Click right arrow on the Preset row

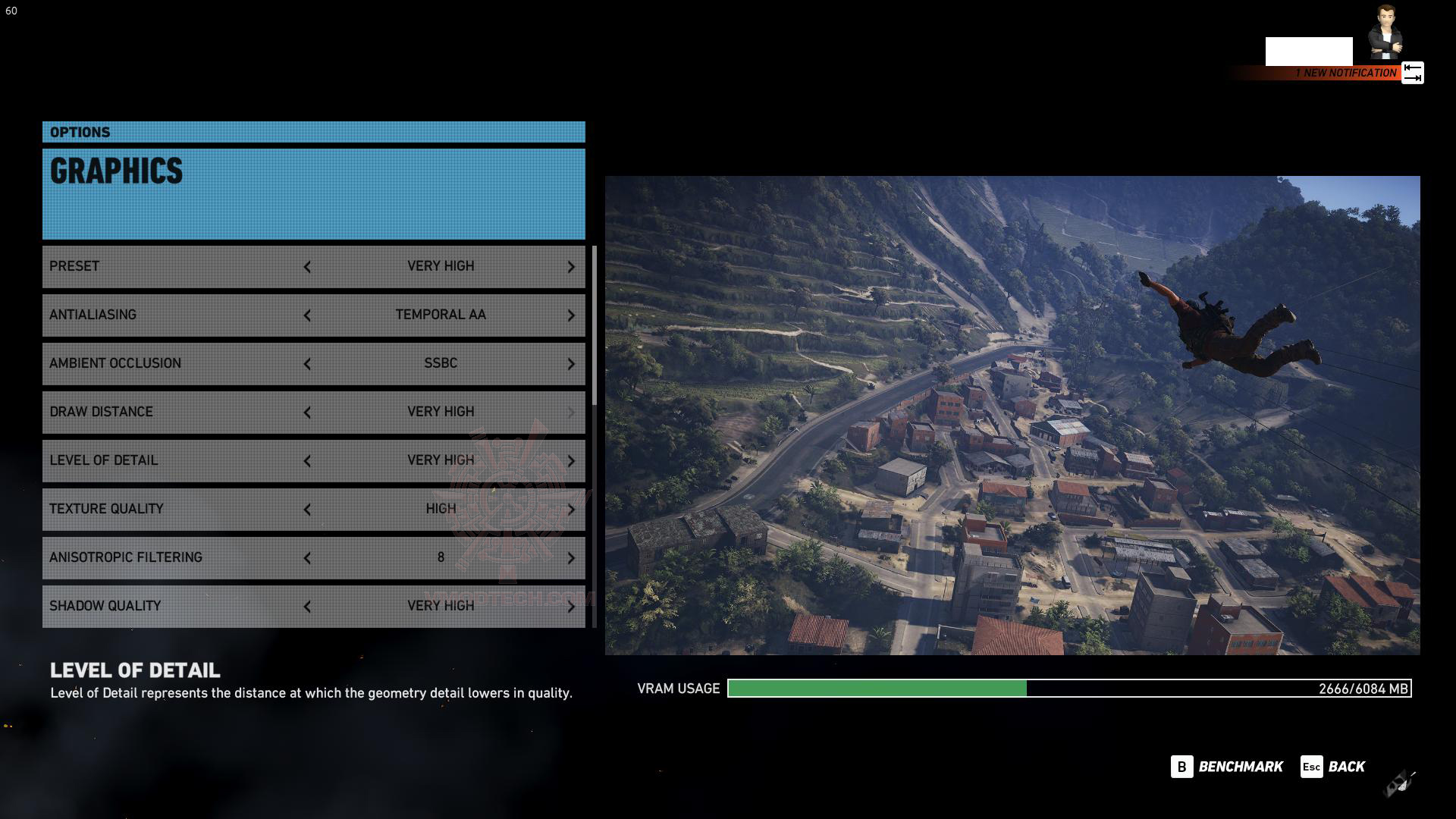click(571, 267)
